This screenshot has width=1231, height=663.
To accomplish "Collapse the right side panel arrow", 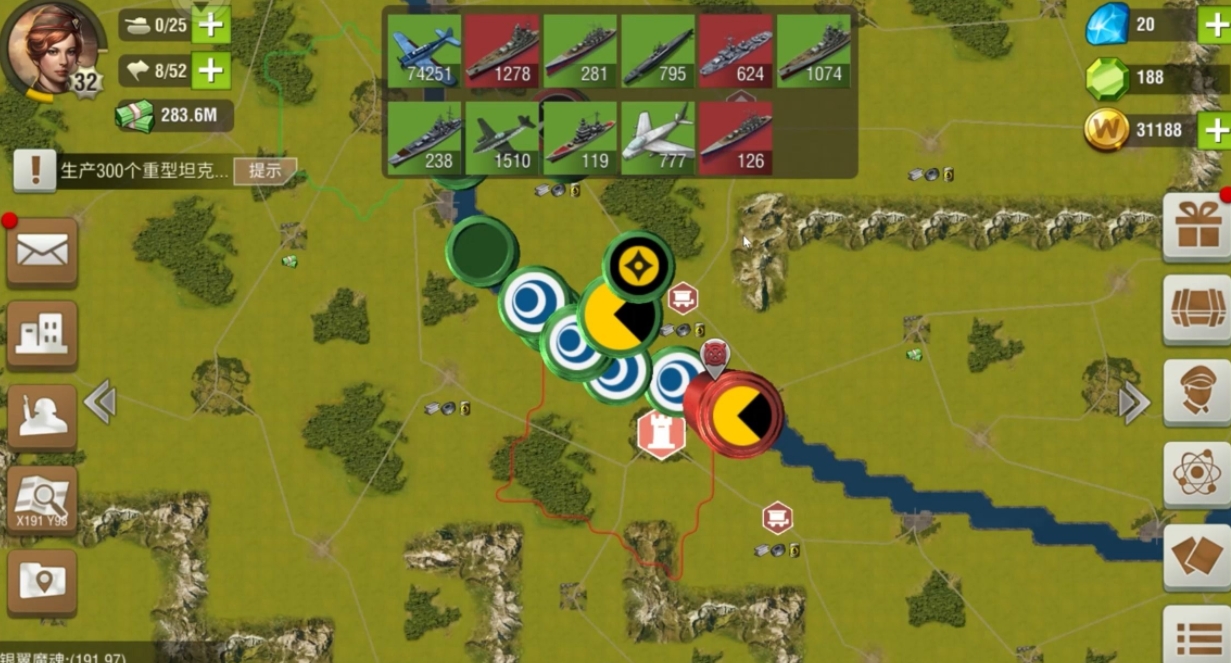I will click(1133, 403).
